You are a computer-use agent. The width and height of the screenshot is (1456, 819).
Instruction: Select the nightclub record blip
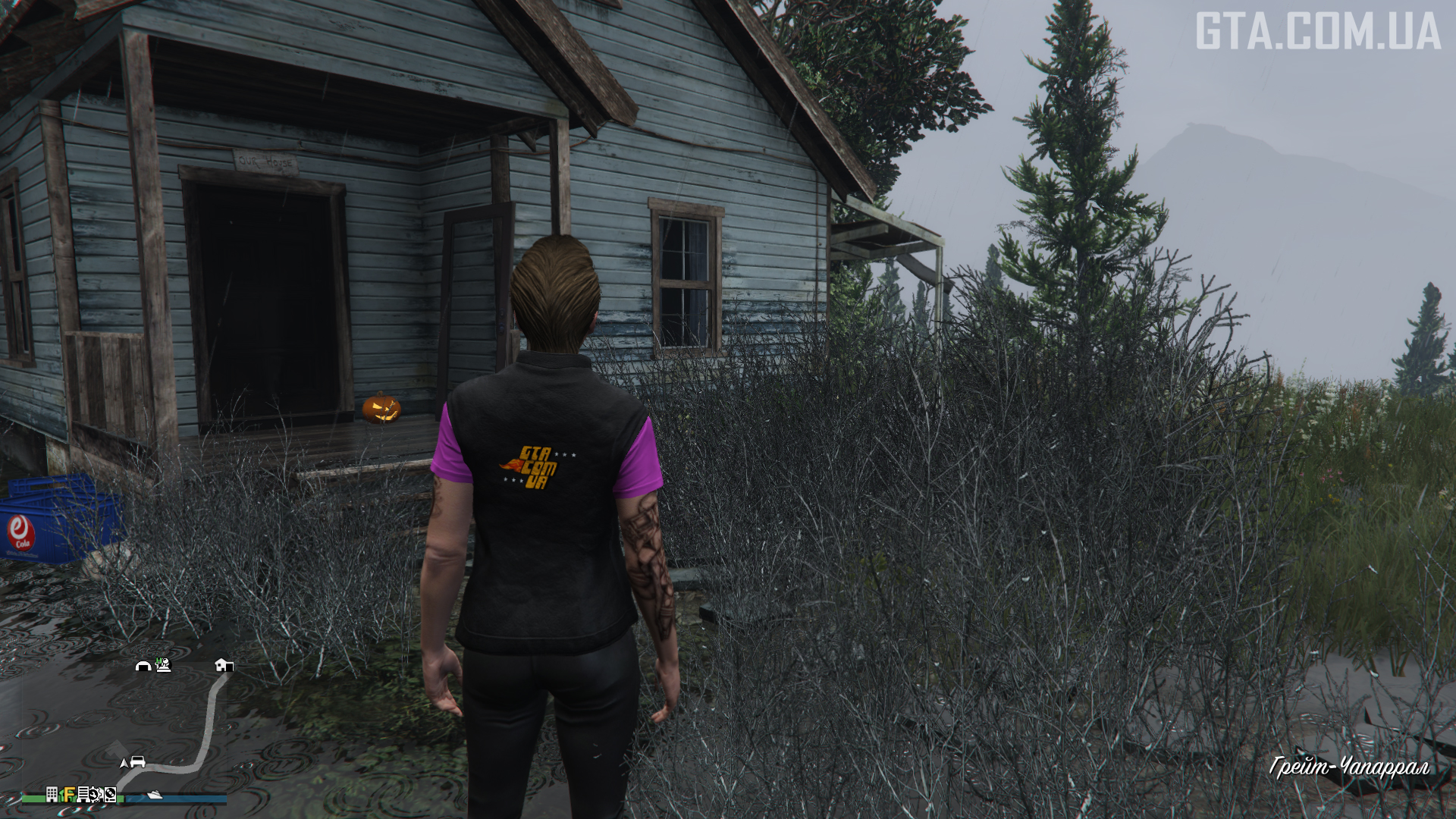(x=111, y=794)
